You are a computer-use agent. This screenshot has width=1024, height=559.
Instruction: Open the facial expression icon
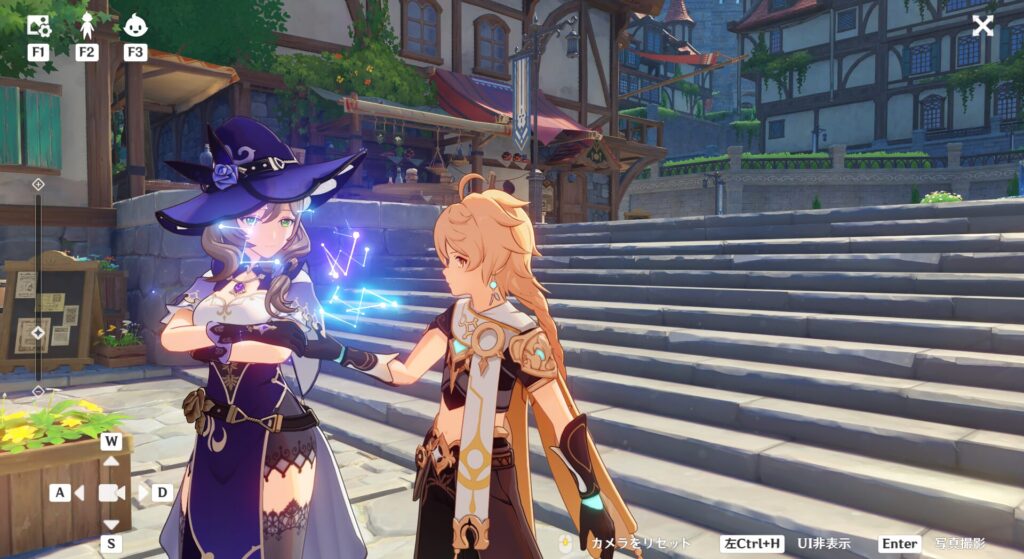(x=135, y=25)
